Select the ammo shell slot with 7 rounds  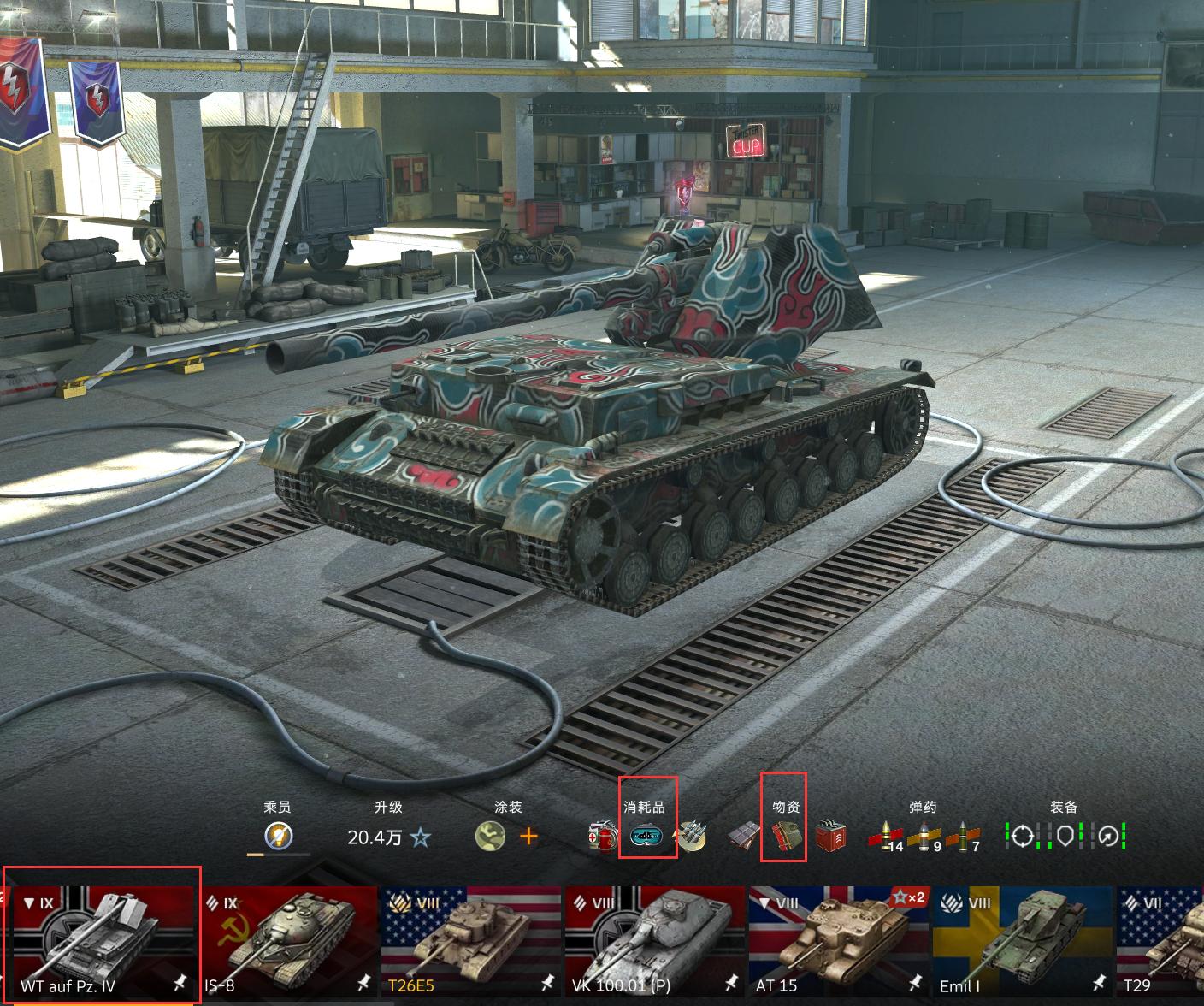coord(965,837)
